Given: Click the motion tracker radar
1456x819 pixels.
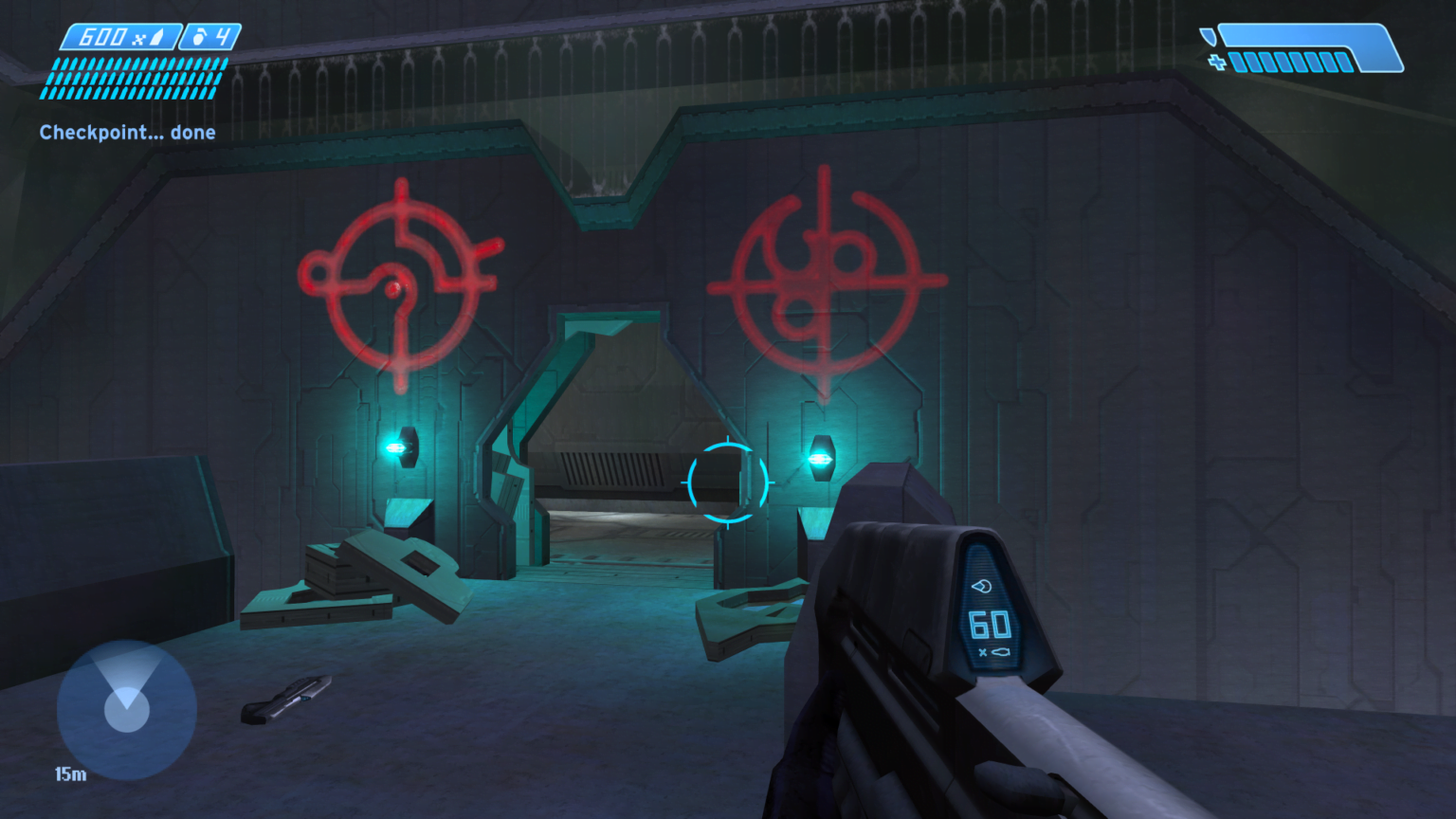Looking at the screenshot, I should (126, 709).
